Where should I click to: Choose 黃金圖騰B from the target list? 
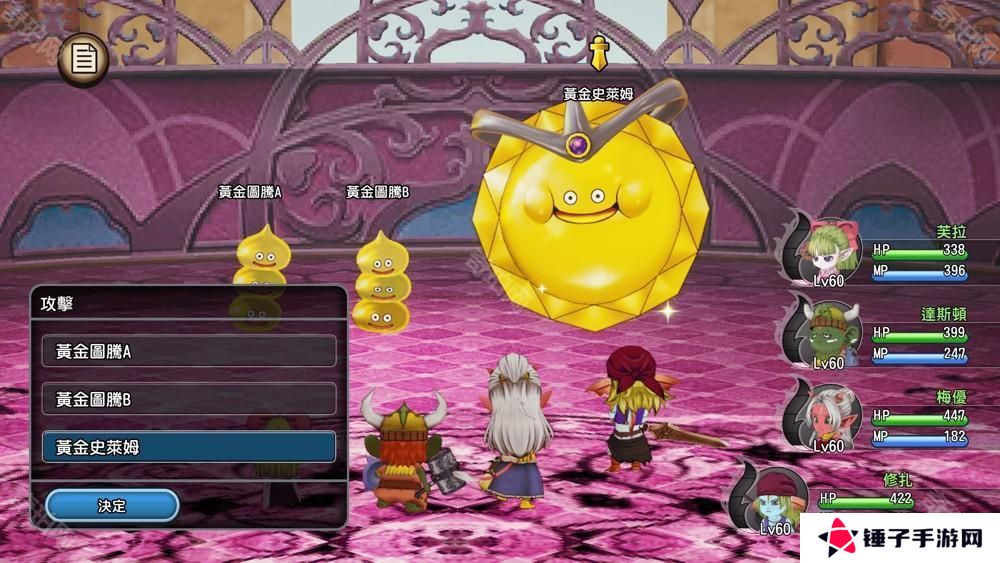[x=189, y=399]
